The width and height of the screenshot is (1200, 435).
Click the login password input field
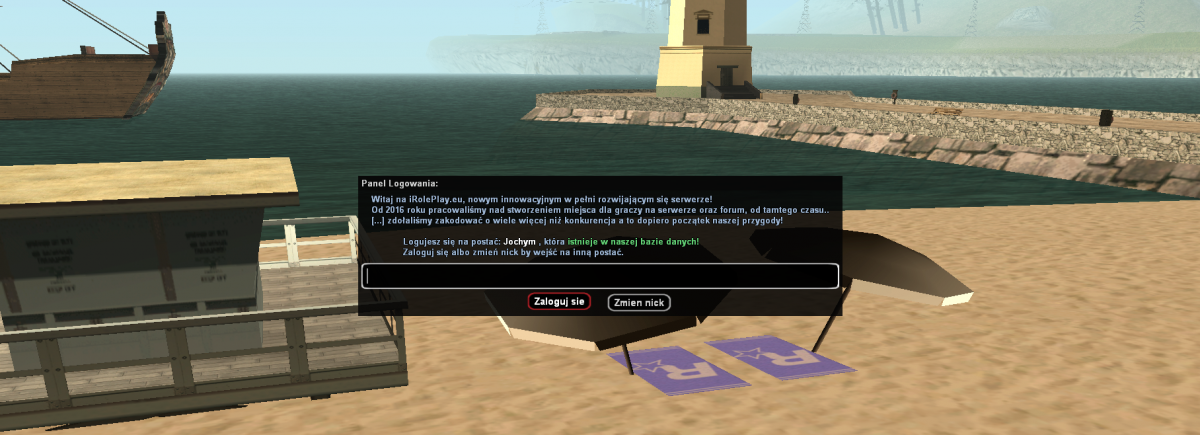pyautogui.click(x=600, y=276)
